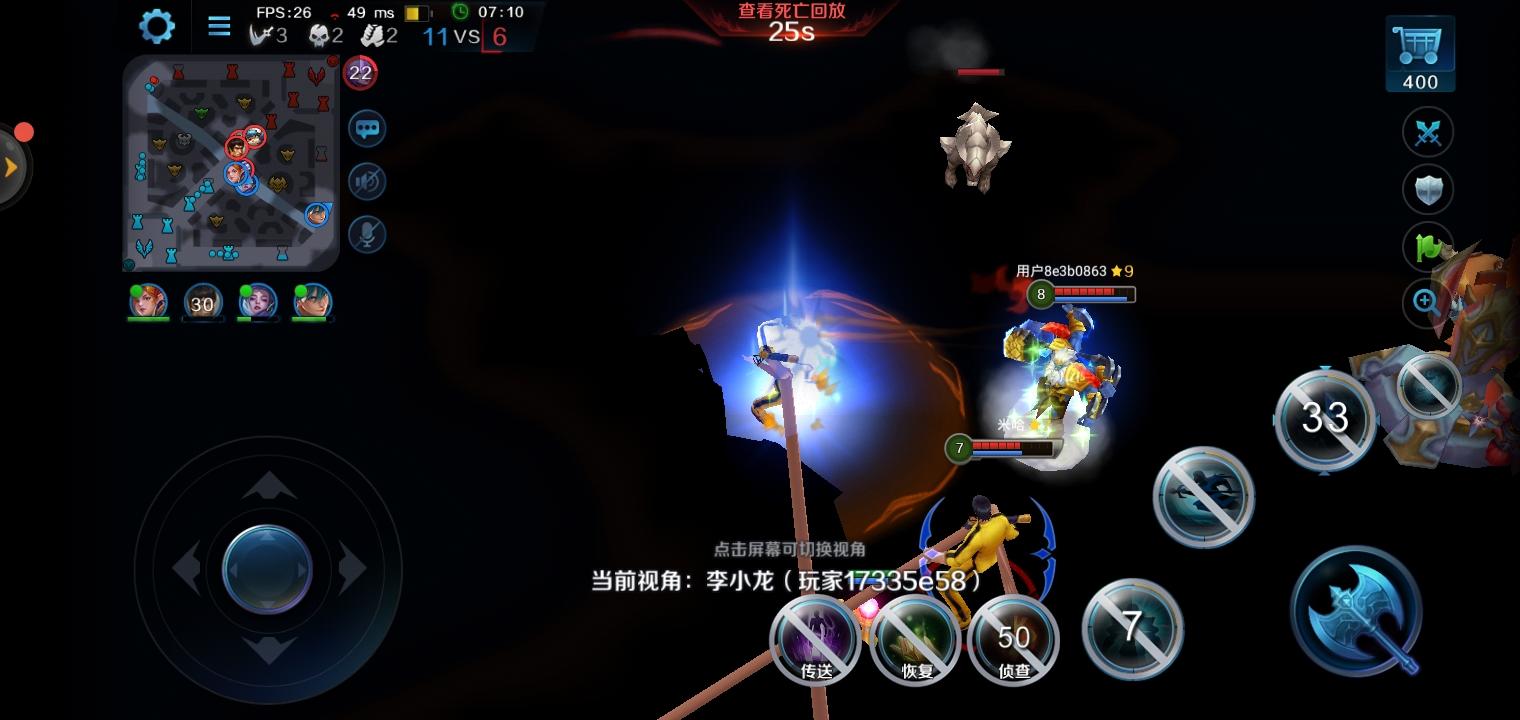Send the retreat green flag signal
The width and height of the screenshot is (1520, 720).
1427,246
